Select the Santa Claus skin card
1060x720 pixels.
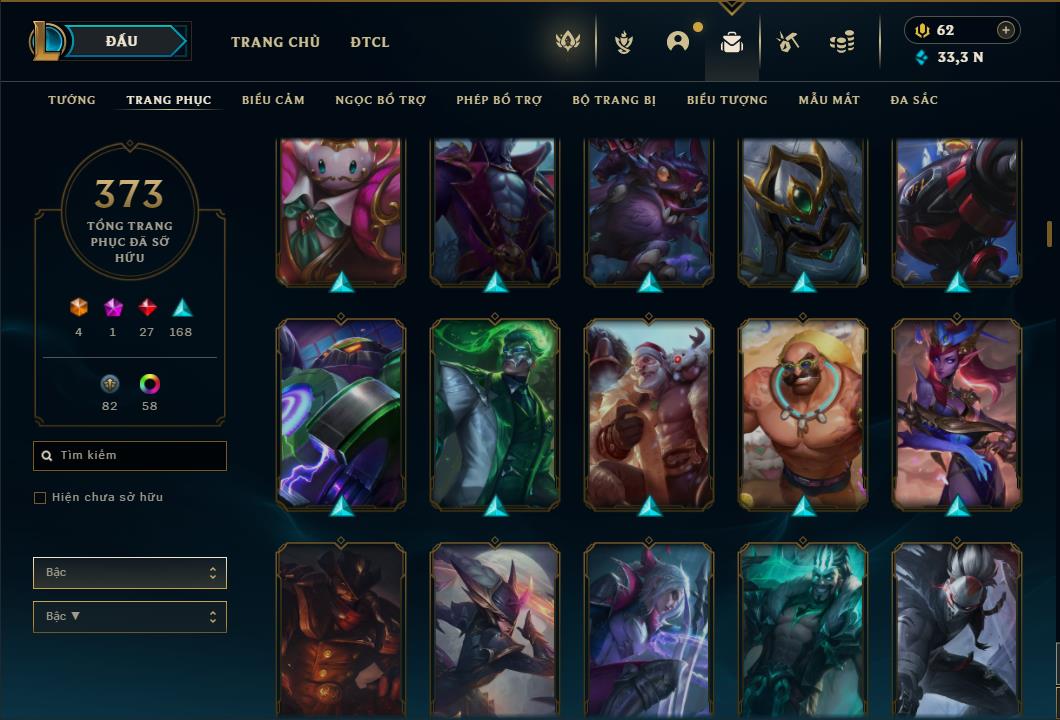(648, 414)
